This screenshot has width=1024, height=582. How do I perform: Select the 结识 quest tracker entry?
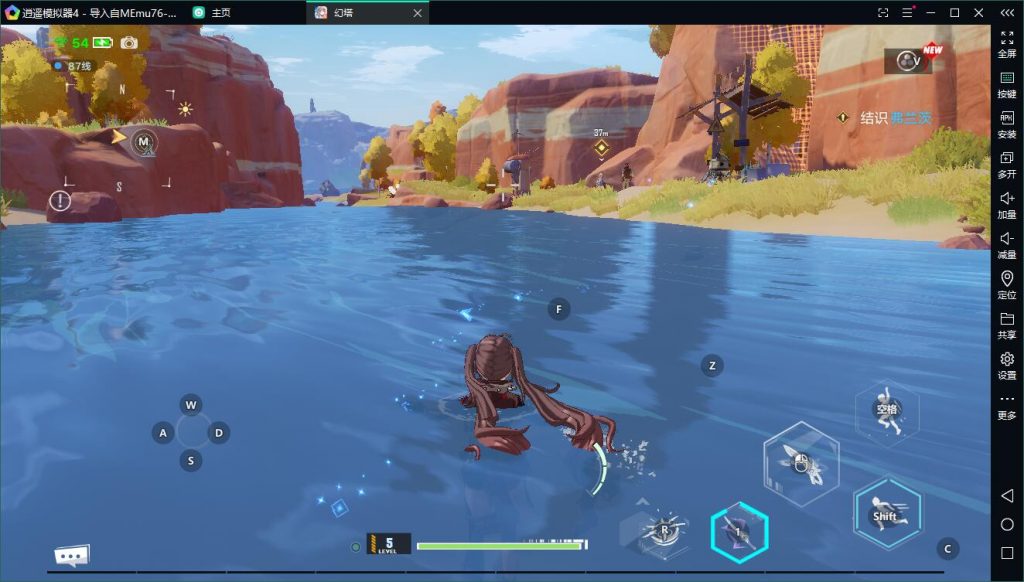[884, 118]
